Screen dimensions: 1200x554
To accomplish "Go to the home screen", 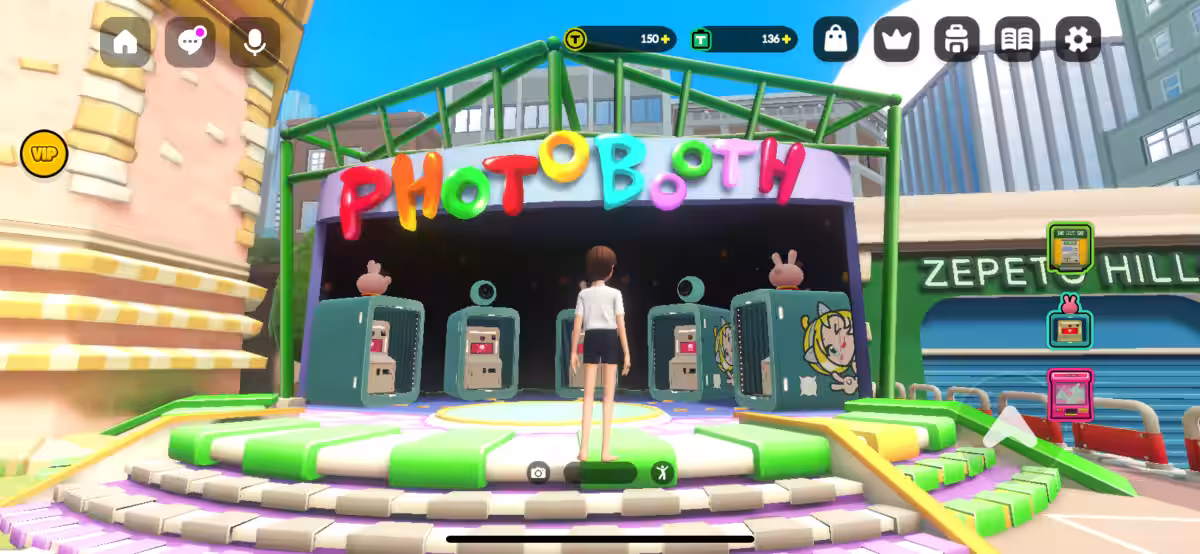I will tap(125, 42).
